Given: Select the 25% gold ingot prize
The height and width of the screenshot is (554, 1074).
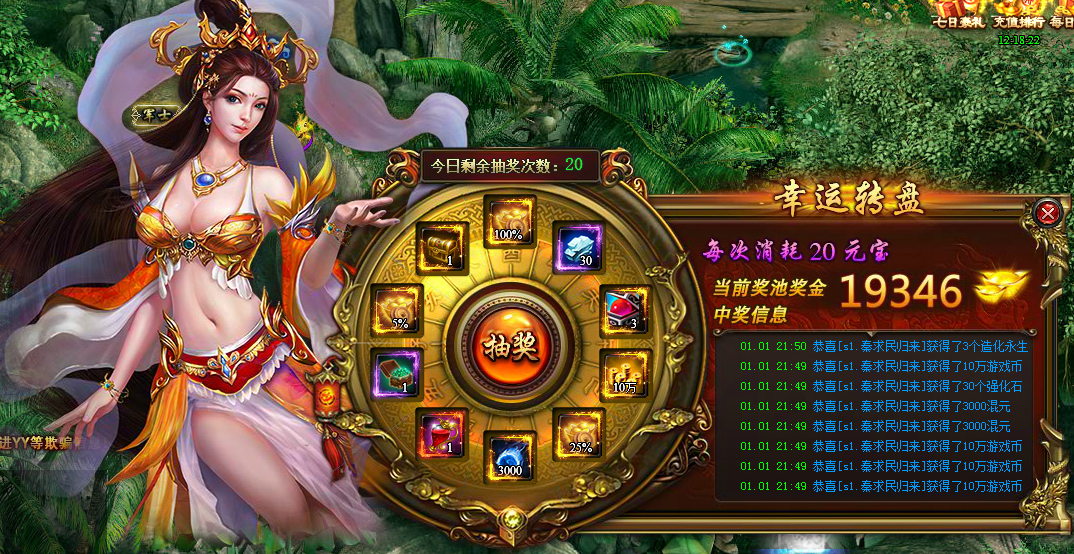Looking at the screenshot, I should click(578, 433).
